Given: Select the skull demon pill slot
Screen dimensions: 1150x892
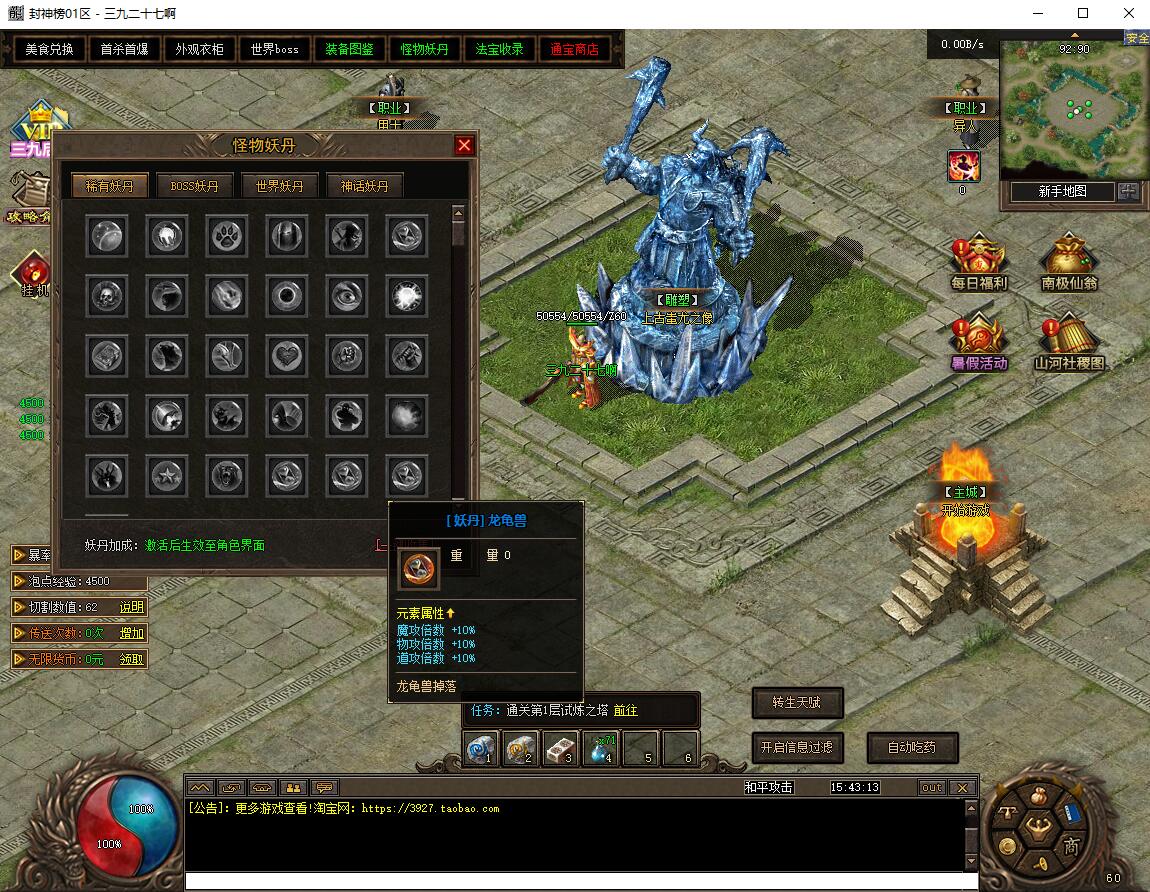Looking at the screenshot, I should point(106,296).
